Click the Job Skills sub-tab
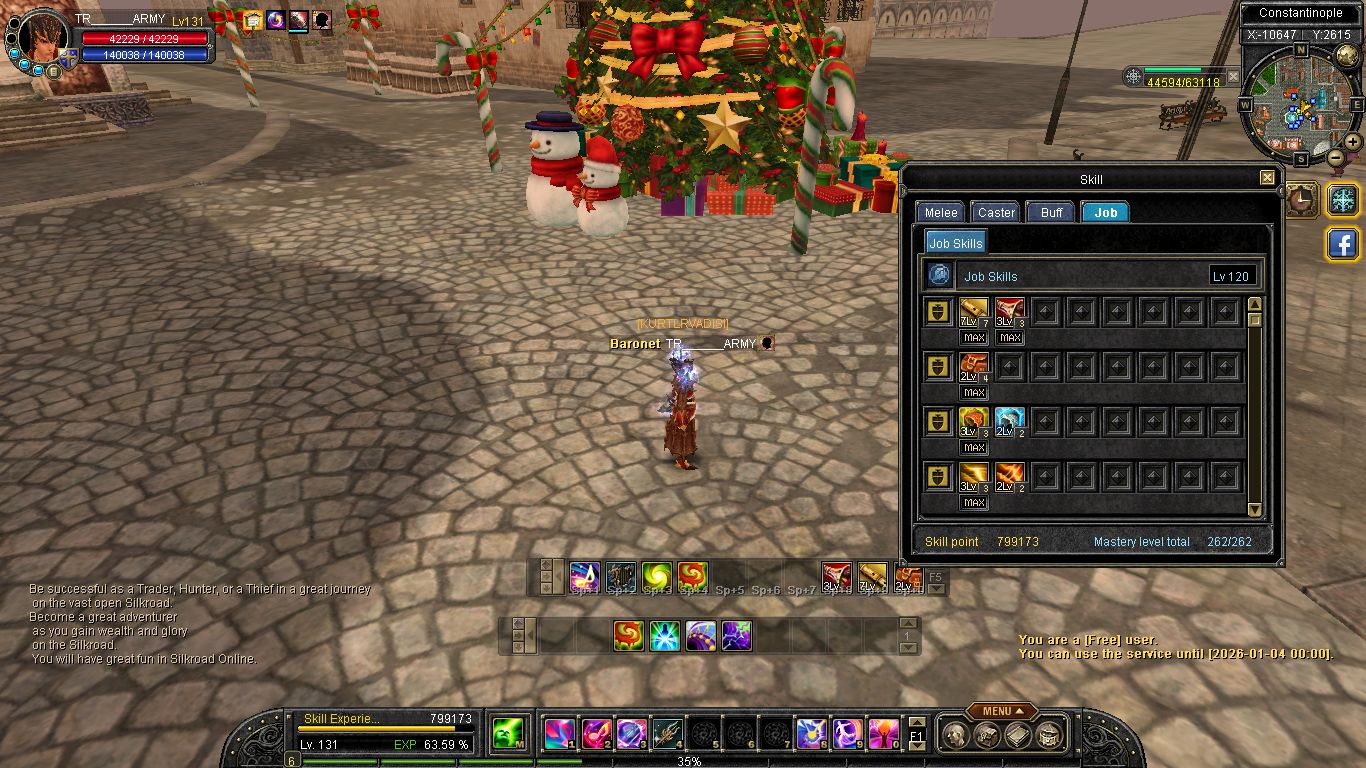The height and width of the screenshot is (768, 1366). (x=955, y=243)
